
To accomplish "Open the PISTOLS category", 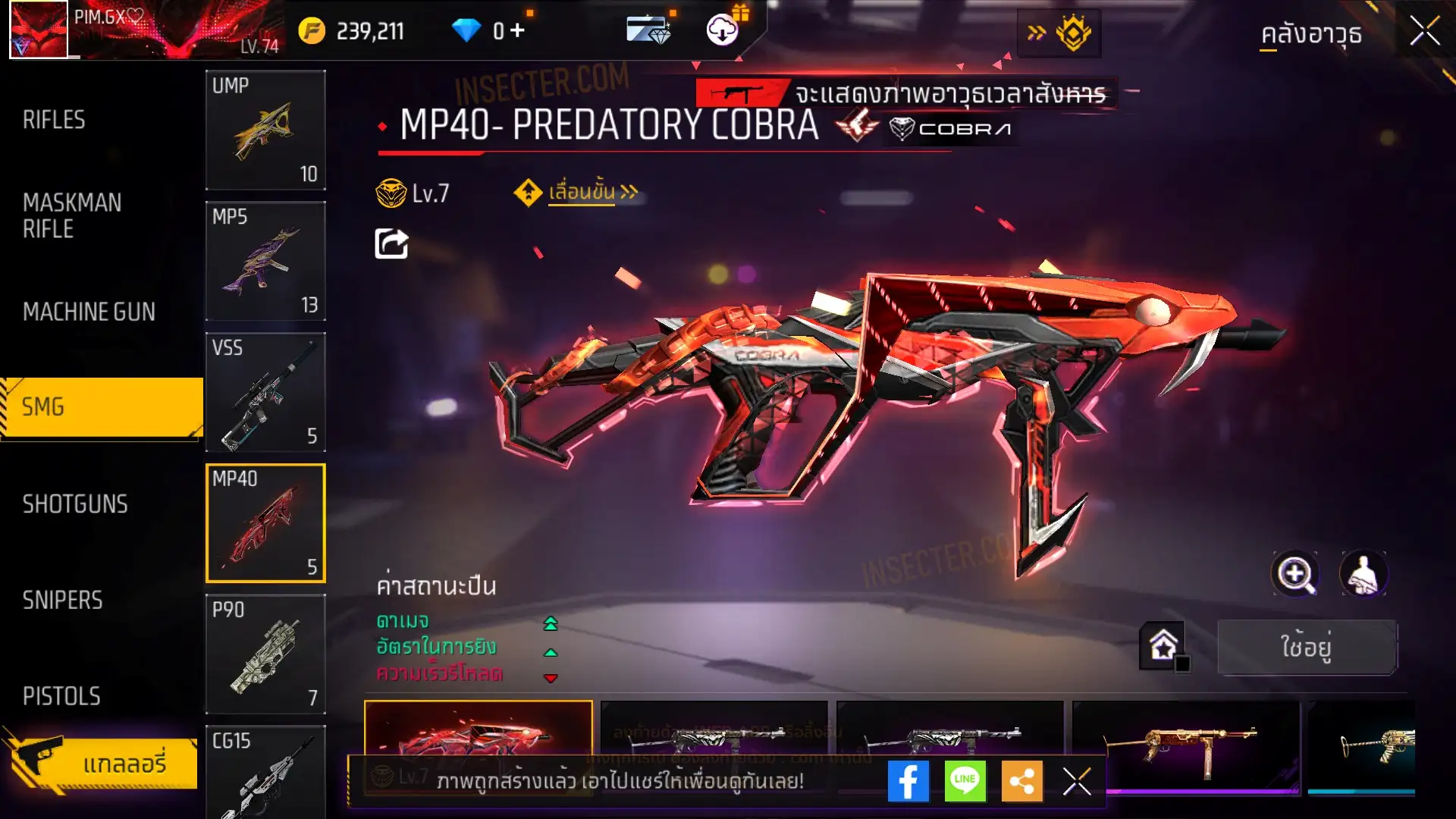I will point(61,696).
